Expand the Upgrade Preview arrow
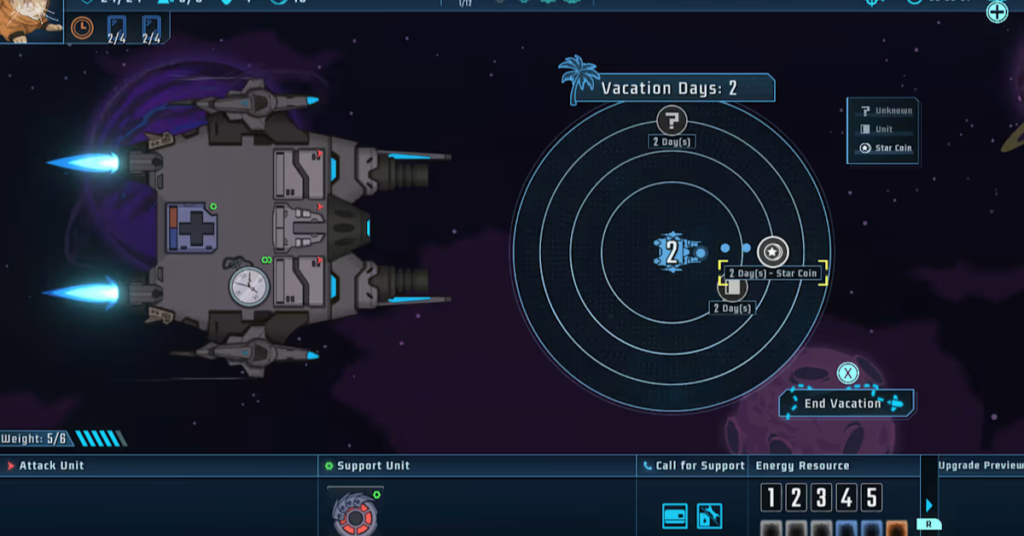 pos(929,506)
